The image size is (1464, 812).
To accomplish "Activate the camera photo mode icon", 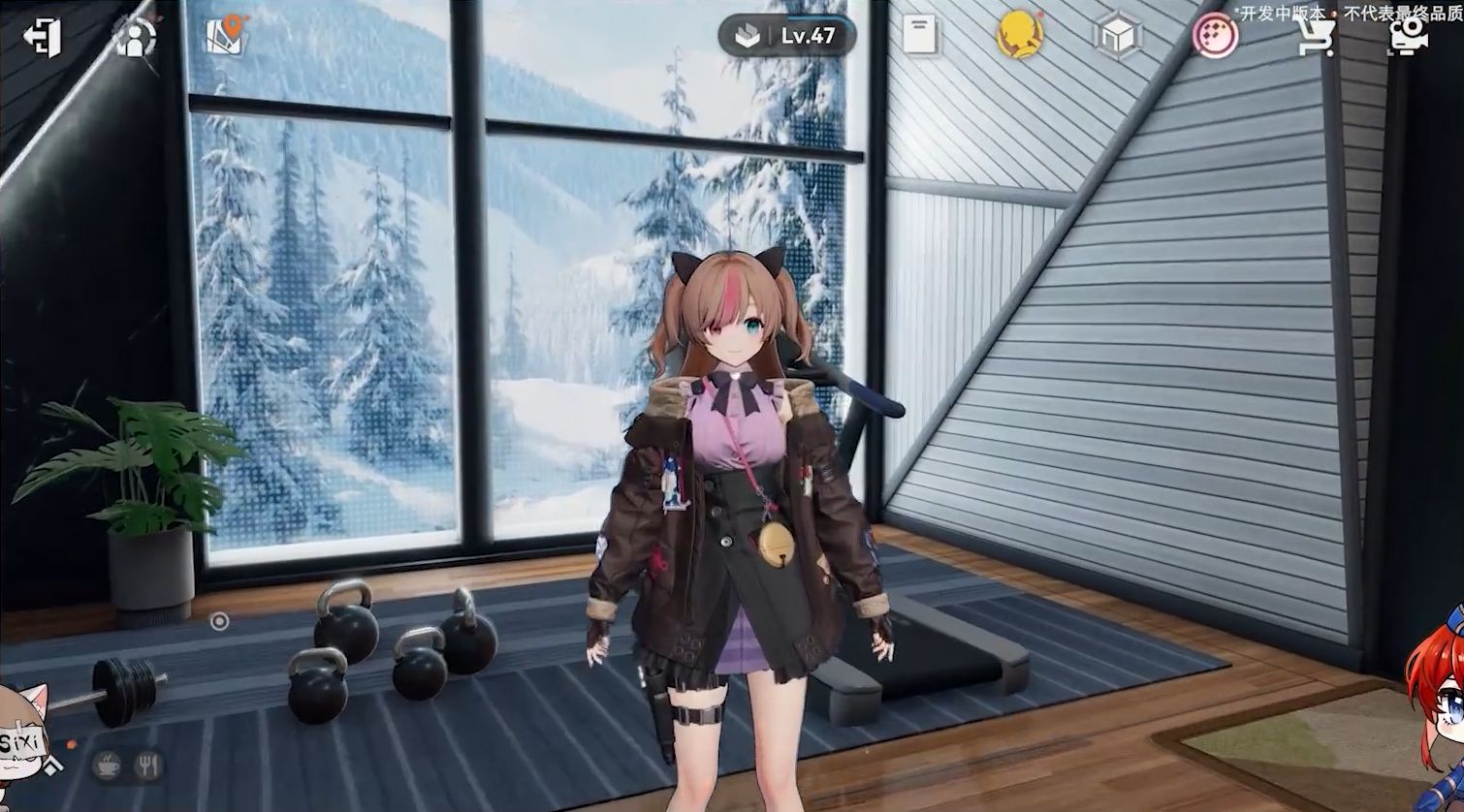I will (x=1407, y=38).
